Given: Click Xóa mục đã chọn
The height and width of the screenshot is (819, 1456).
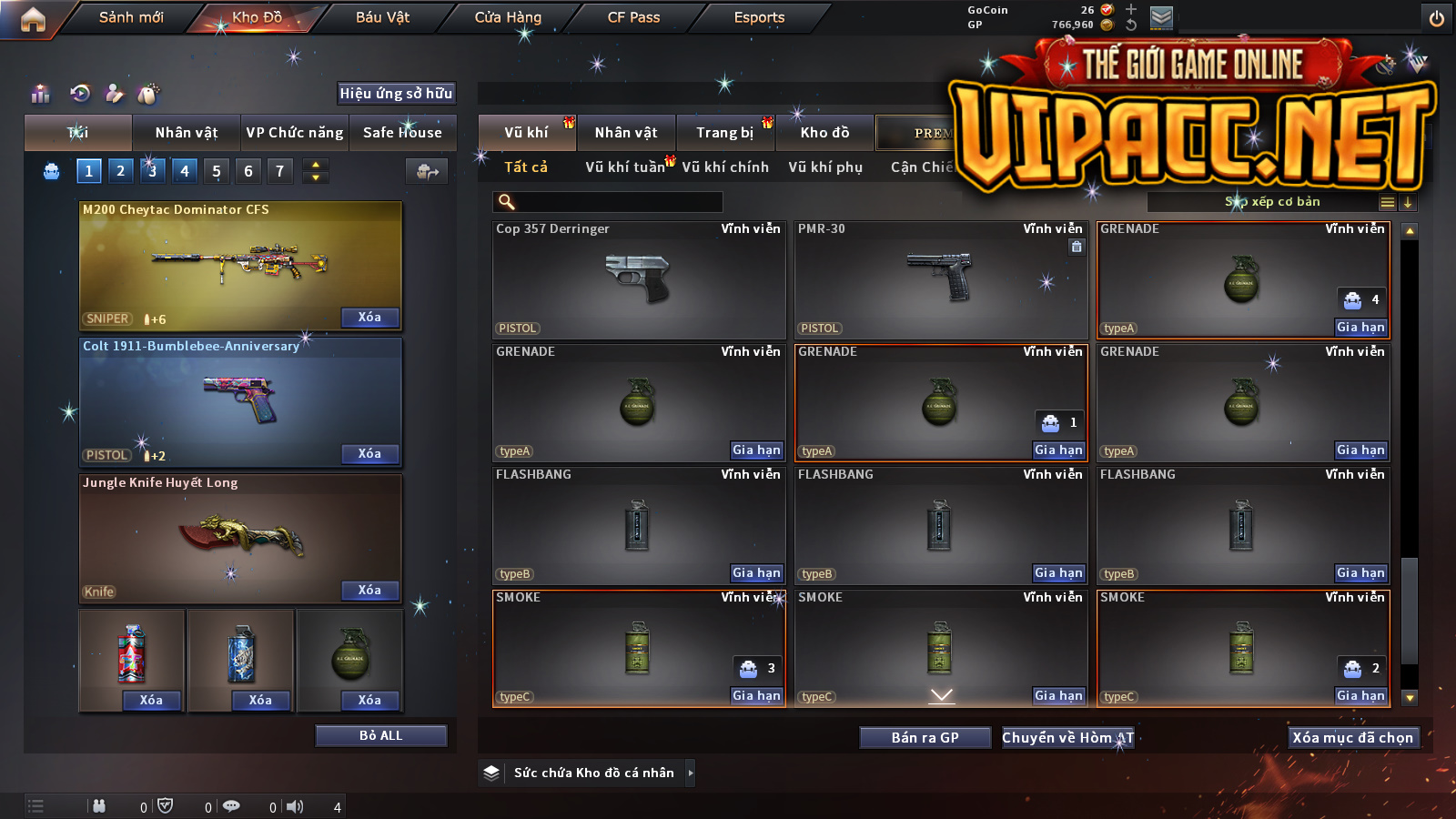Looking at the screenshot, I should [x=1352, y=738].
